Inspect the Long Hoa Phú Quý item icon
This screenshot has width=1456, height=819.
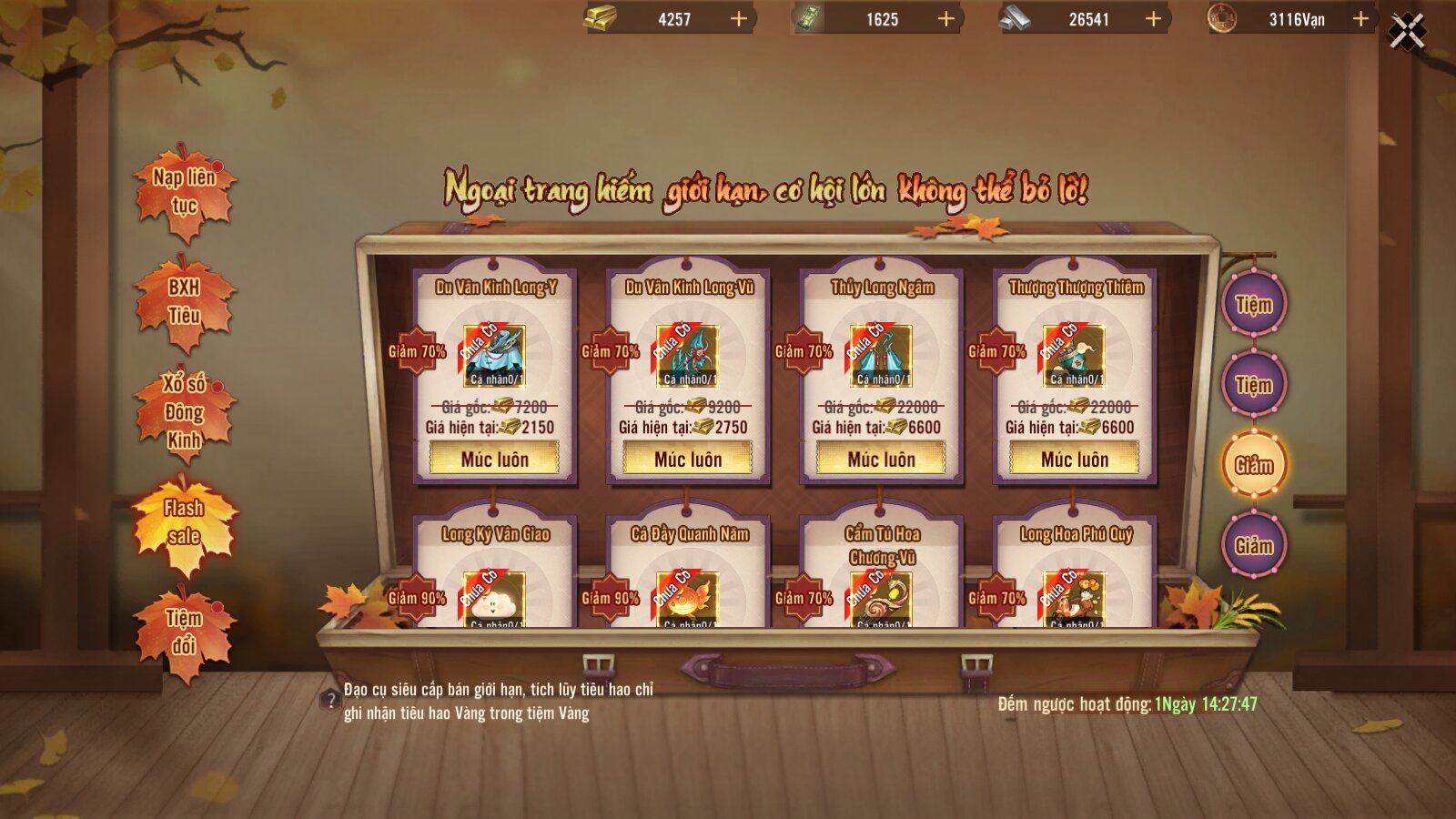click(1075, 601)
